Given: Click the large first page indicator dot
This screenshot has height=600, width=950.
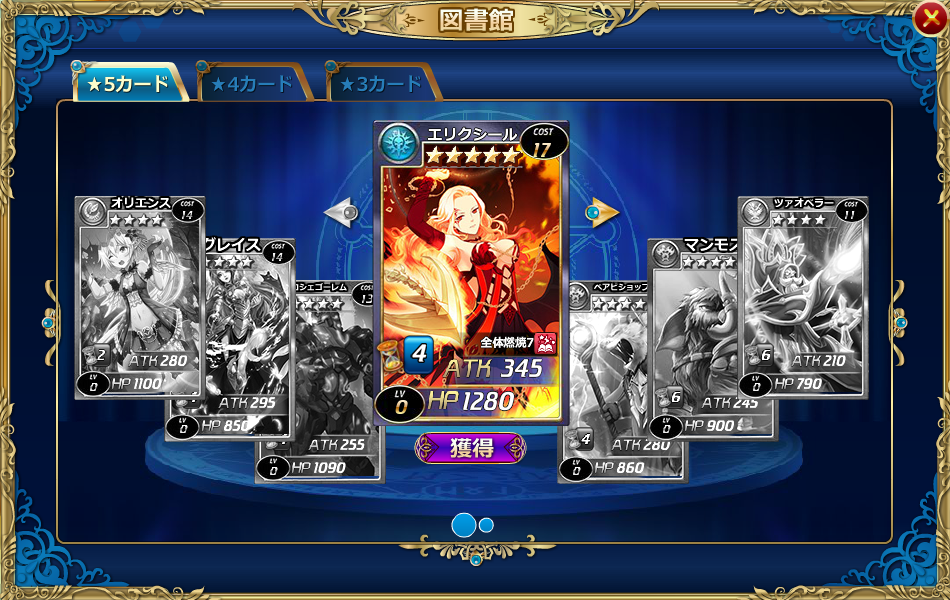Looking at the screenshot, I should [464, 525].
